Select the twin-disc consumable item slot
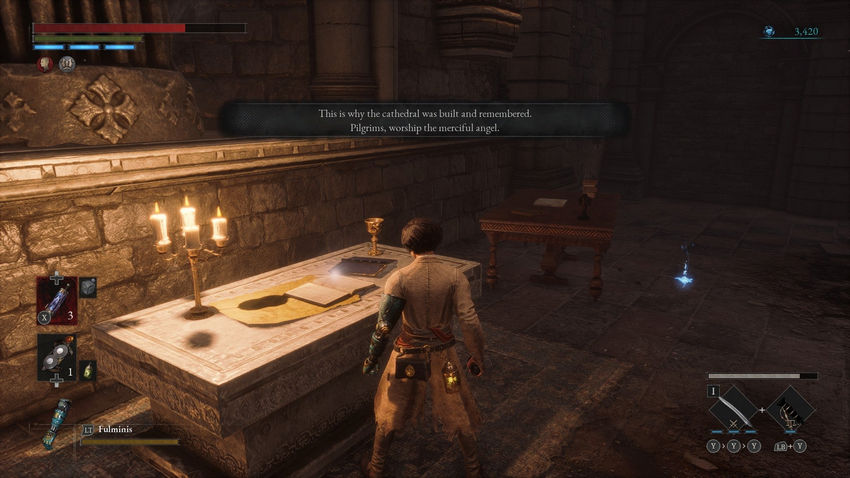Image resolution: width=850 pixels, height=478 pixels. 56,357
